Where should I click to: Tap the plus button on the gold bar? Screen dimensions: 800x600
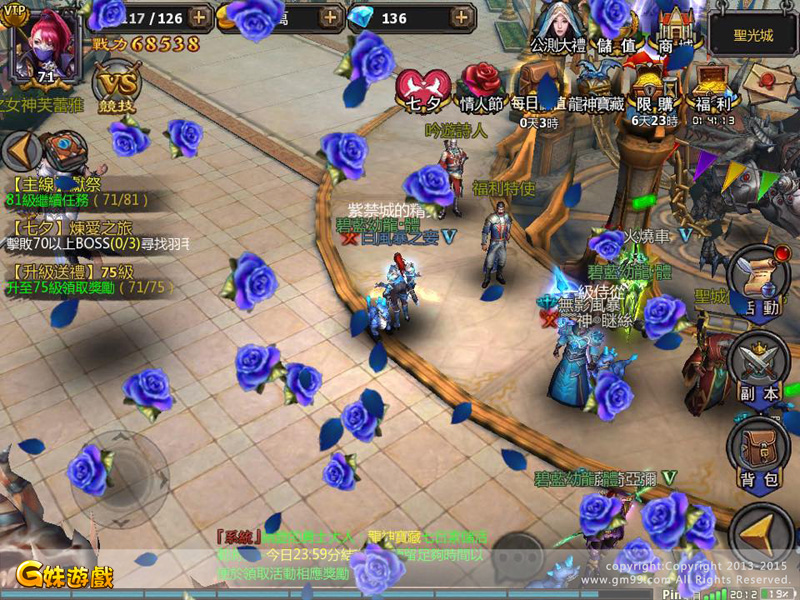point(332,17)
